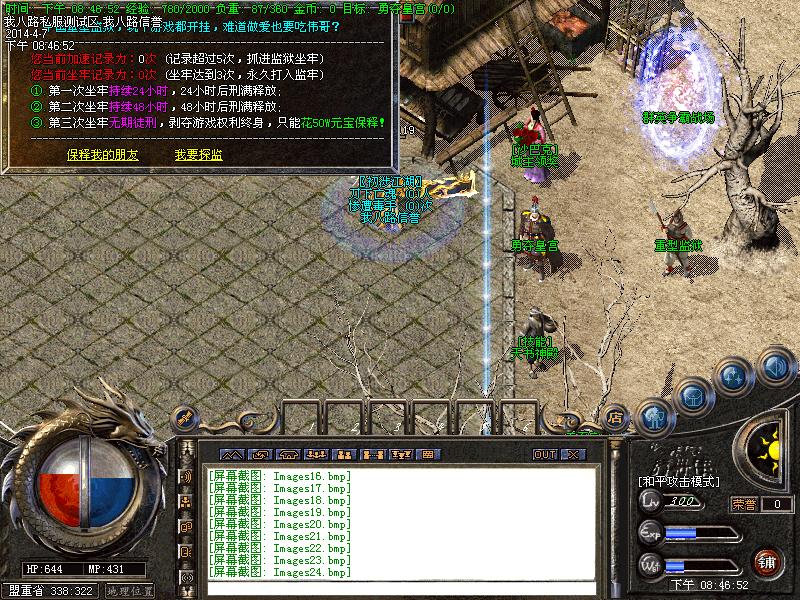Image resolution: width=800 pixels, height=600 pixels.
Task: Click the chat text input field
Action: (x=400, y=588)
